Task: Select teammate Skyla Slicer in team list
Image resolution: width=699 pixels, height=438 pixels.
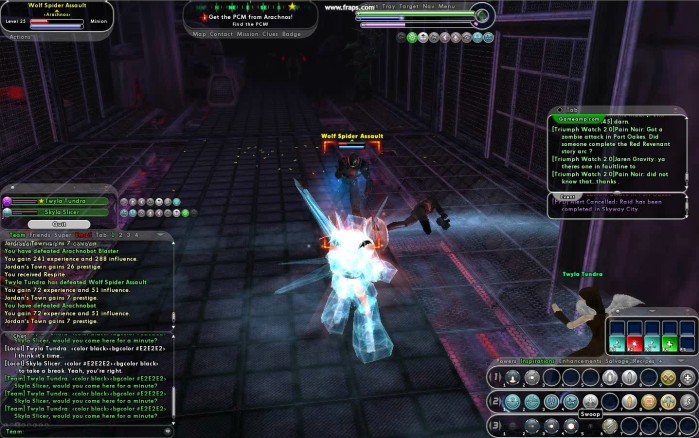Action: [x=62, y=212]
